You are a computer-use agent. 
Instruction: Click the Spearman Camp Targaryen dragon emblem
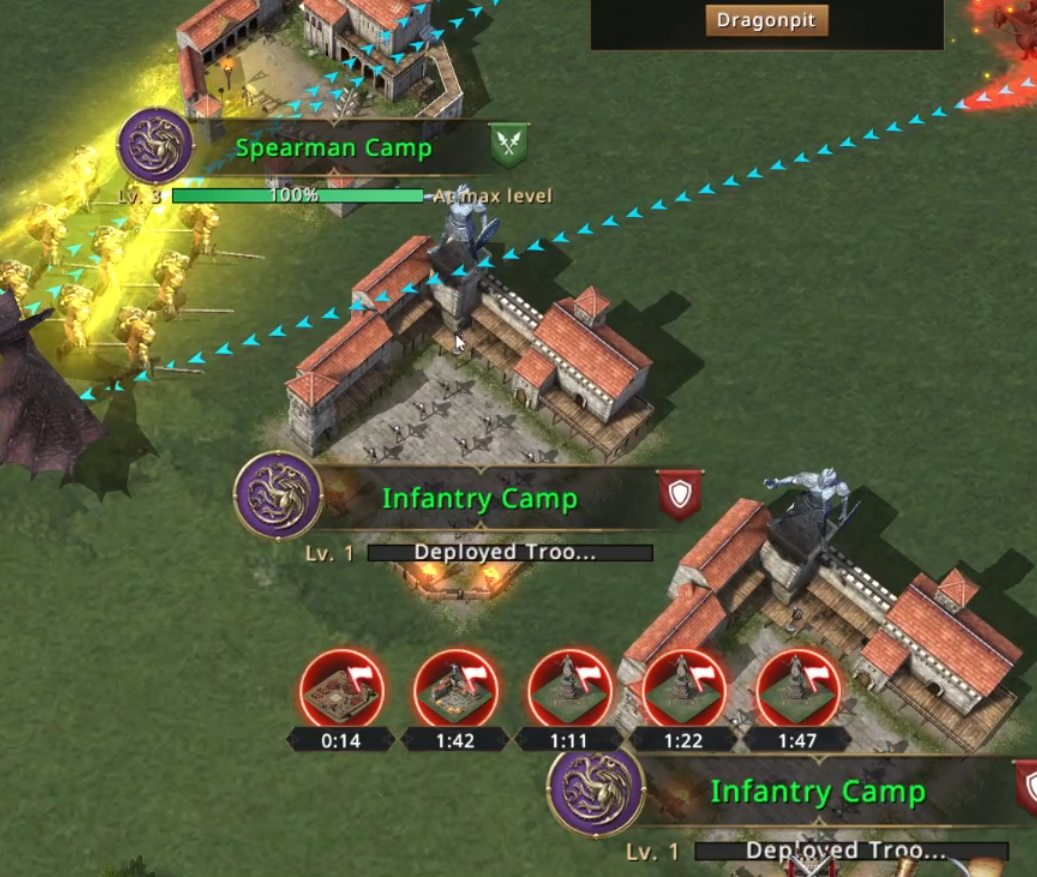coord(156,146)
